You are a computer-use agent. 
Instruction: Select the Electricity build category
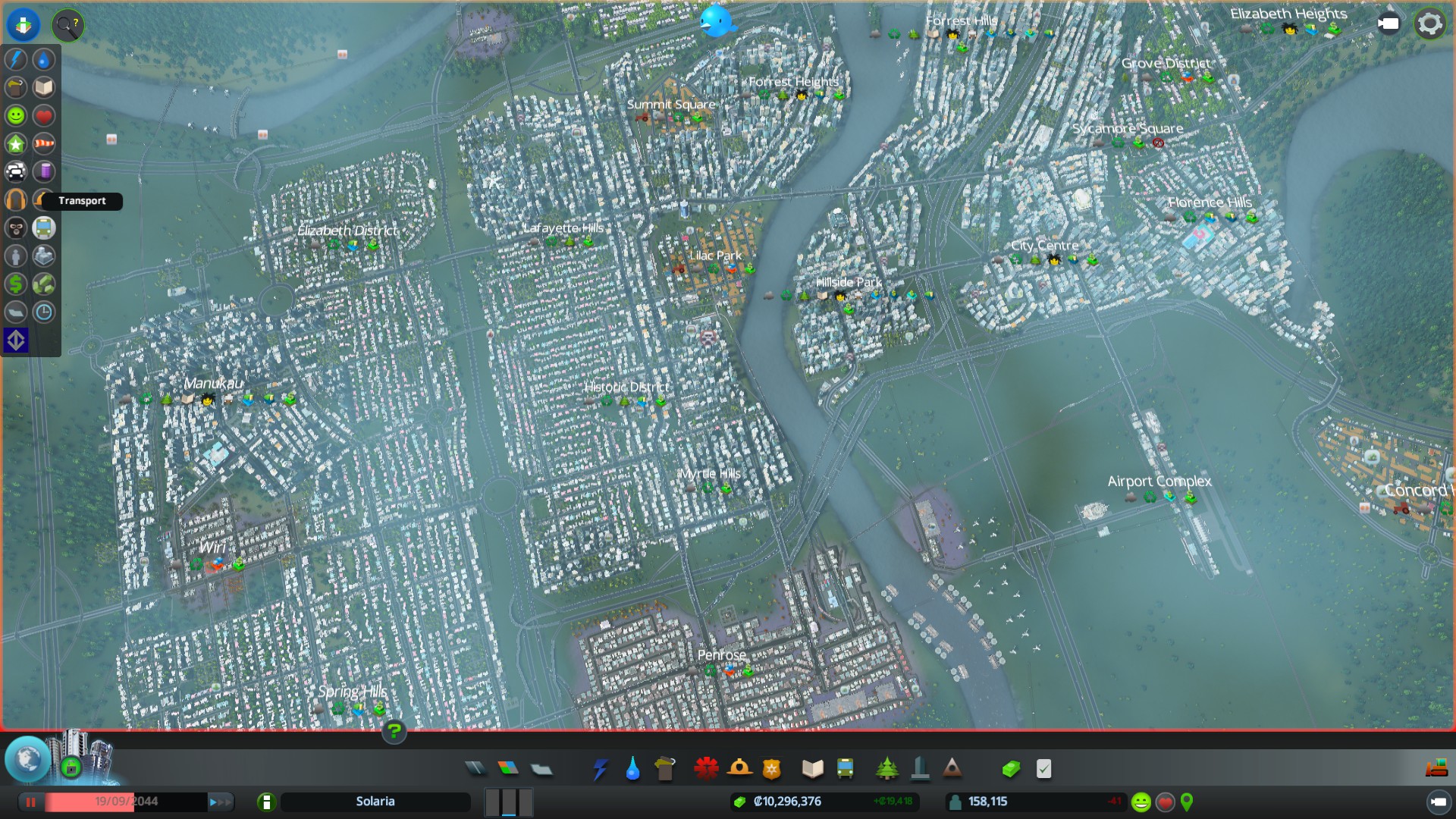pos(600,769)
